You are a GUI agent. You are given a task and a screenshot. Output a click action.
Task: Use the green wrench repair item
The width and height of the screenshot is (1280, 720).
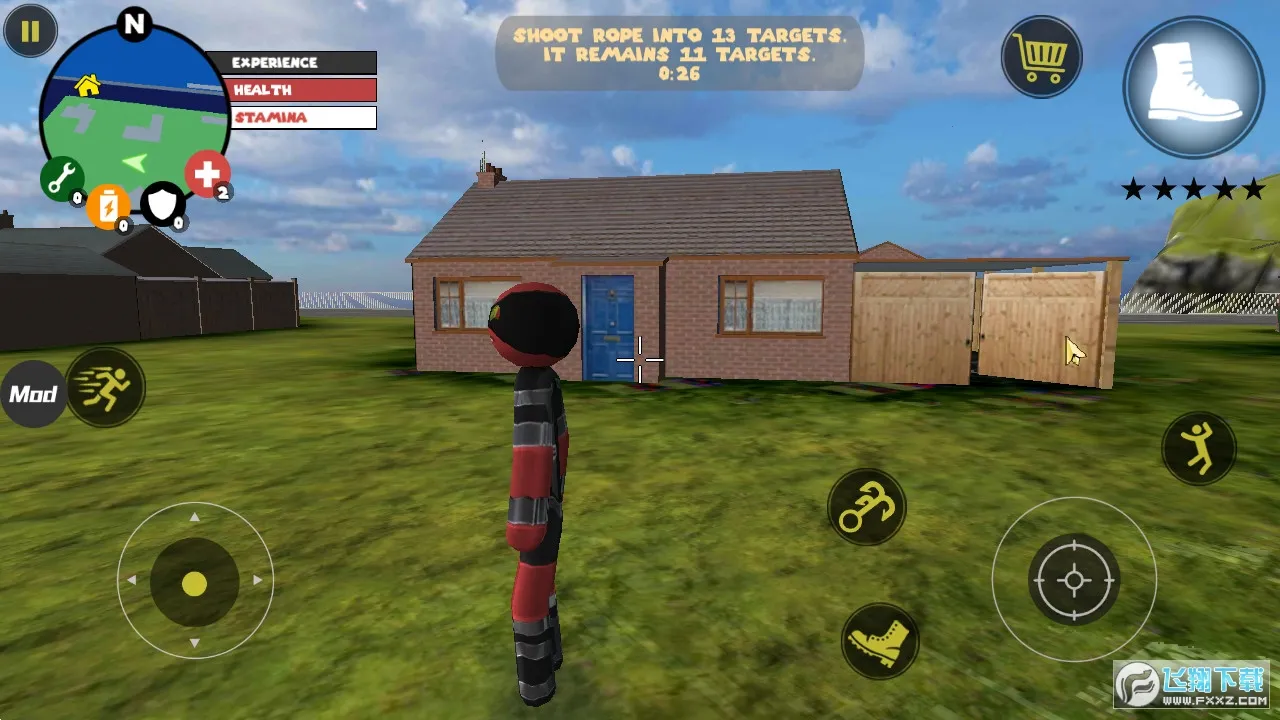60,178
